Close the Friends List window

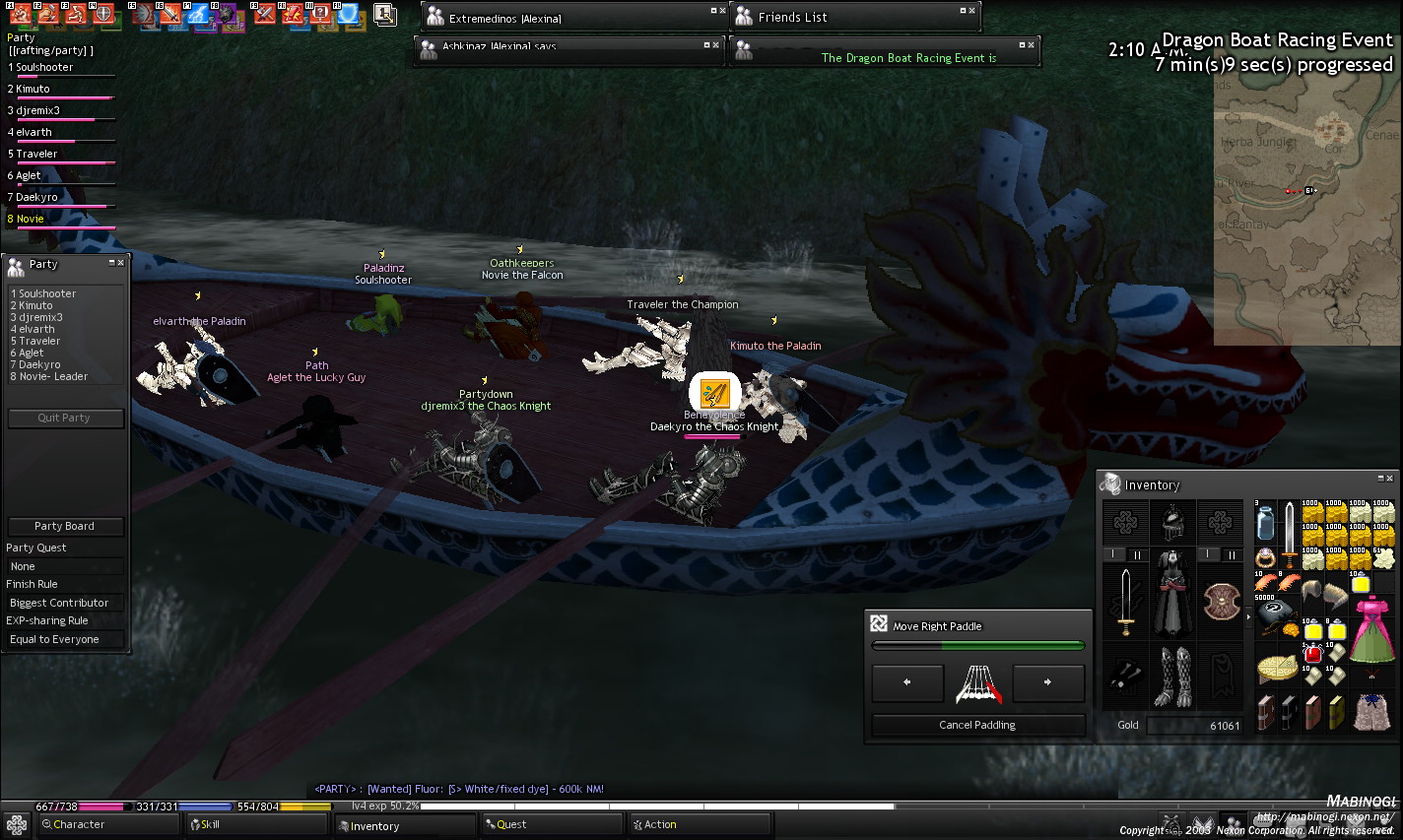tap(971, 11)
